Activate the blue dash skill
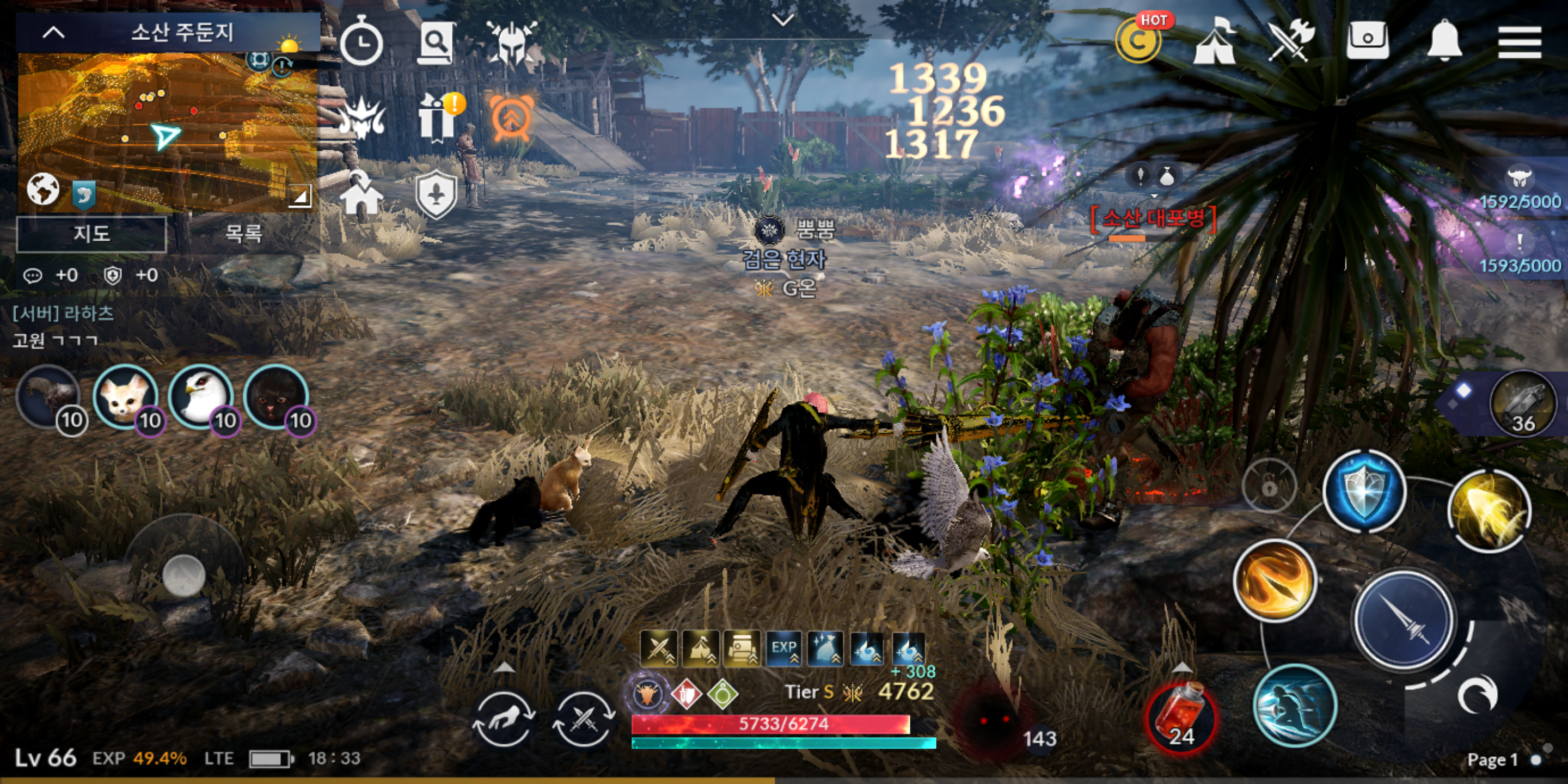The image size is (1568, 784). [x=1295, y=706]
